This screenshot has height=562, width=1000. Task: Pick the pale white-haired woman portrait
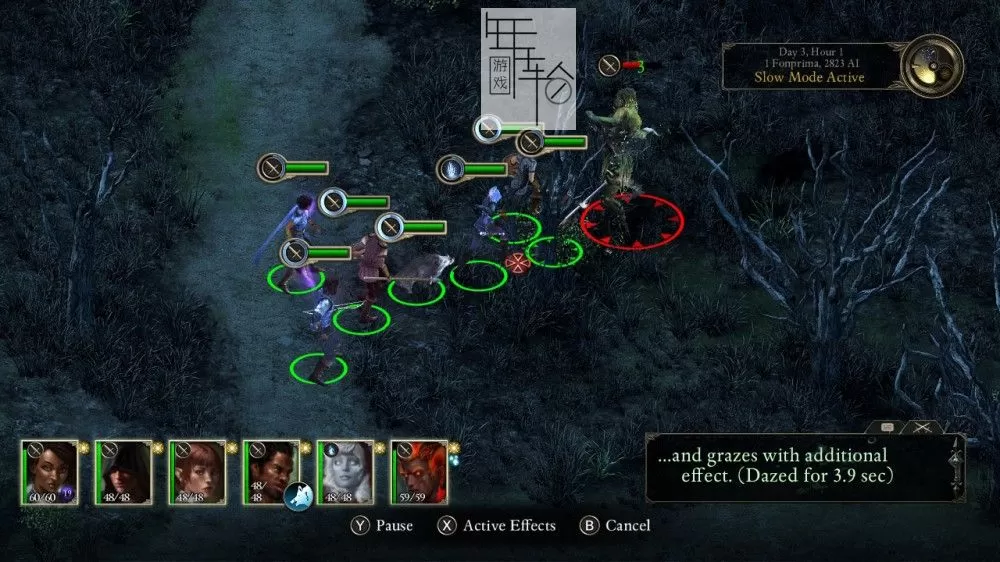click(x=346, y=471)
